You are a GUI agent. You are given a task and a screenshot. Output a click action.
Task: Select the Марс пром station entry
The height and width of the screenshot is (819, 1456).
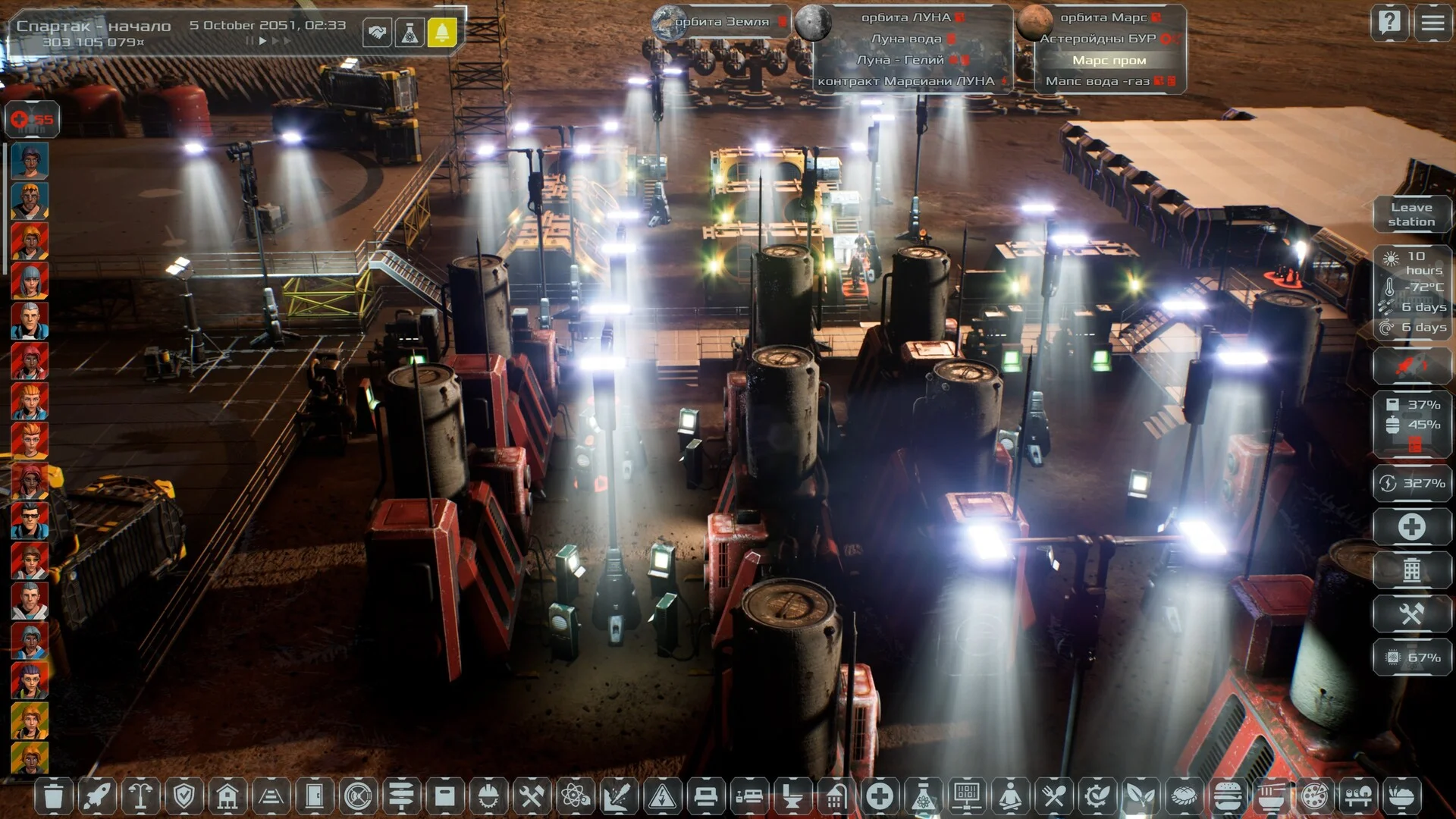click(1109, 60)
